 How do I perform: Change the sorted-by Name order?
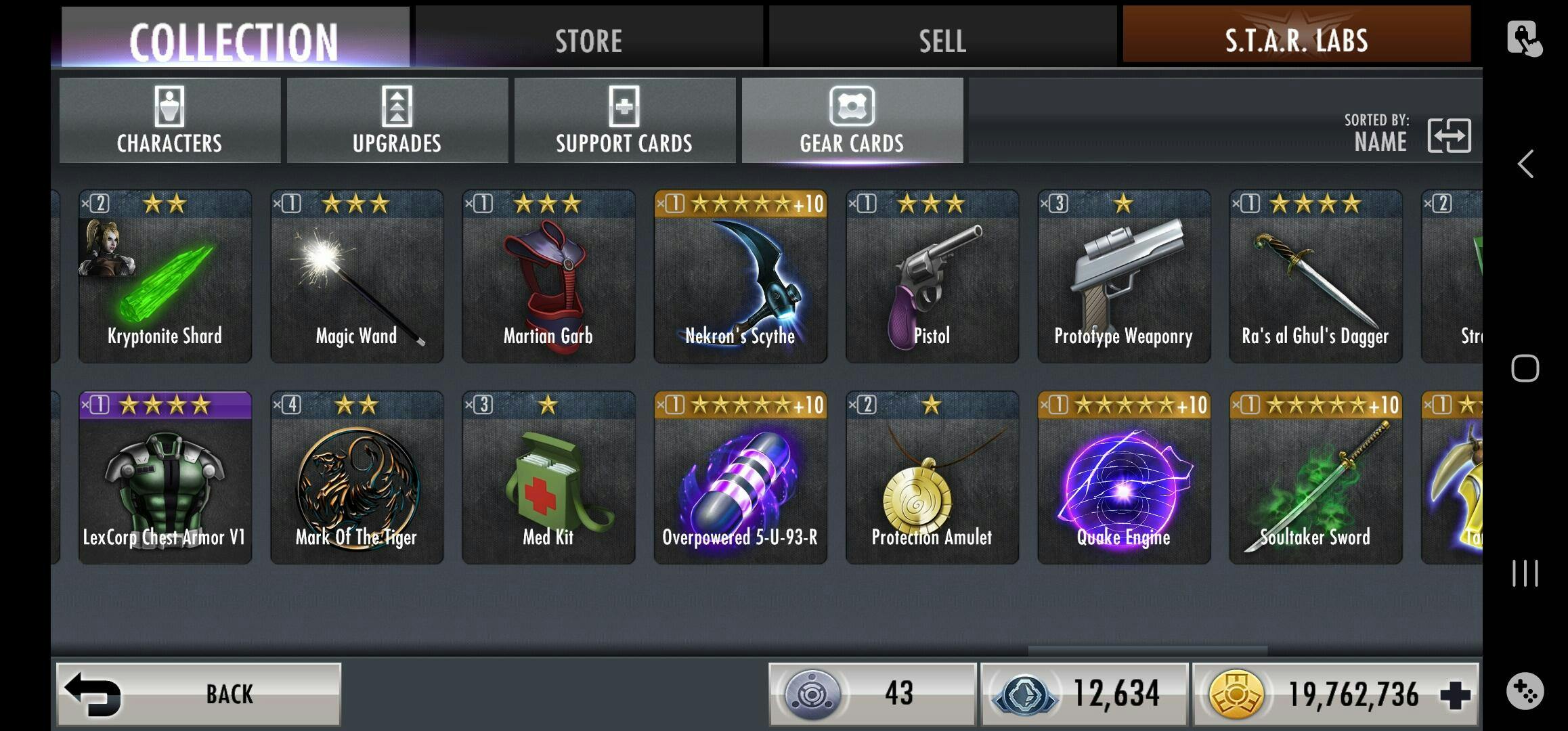point(1448,135)
